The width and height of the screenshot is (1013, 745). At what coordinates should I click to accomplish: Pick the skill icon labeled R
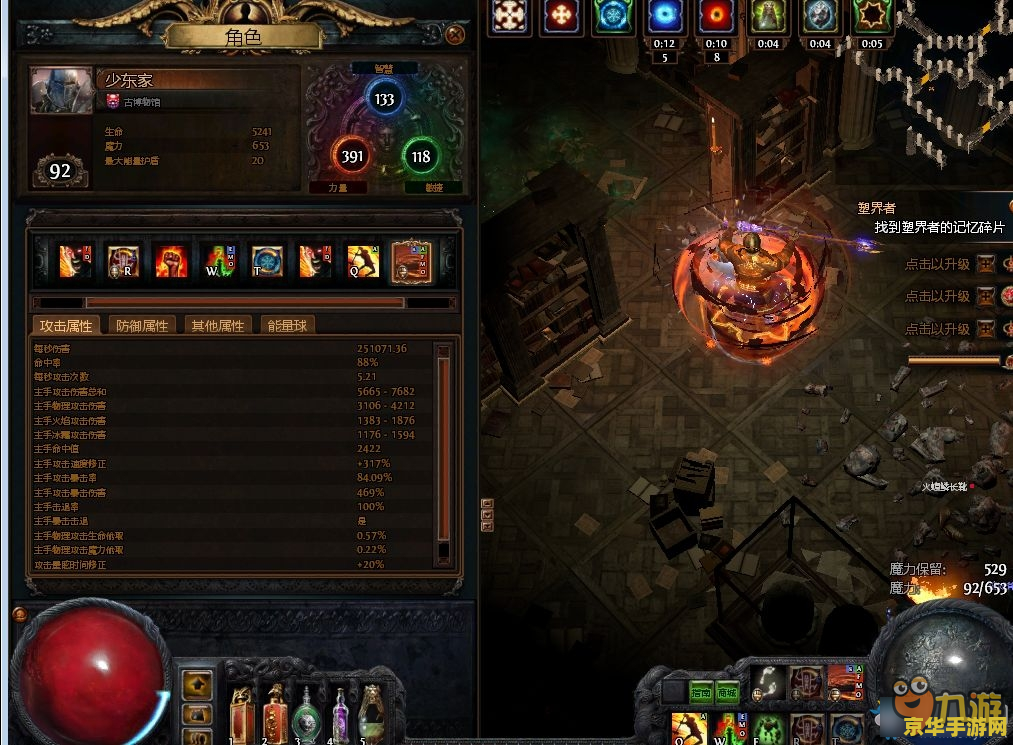coord(123,261)
